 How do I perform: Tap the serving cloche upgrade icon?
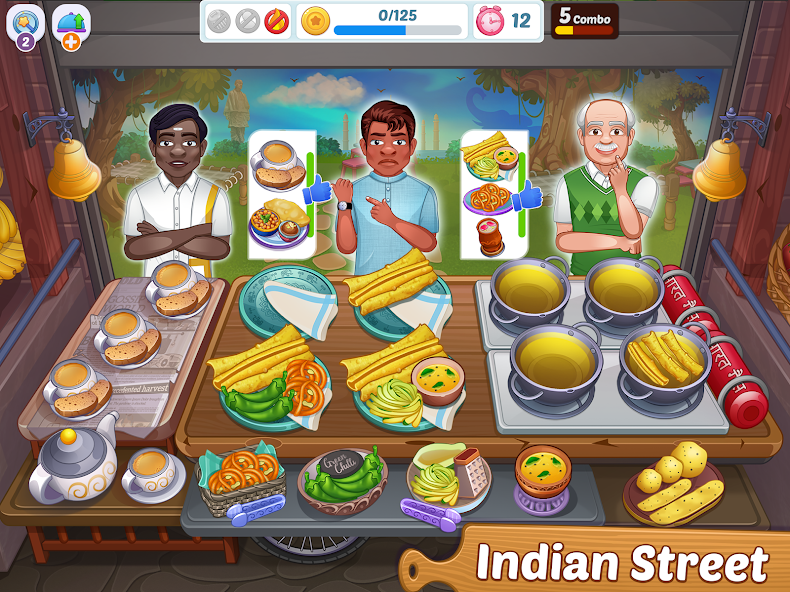[72, 24]
